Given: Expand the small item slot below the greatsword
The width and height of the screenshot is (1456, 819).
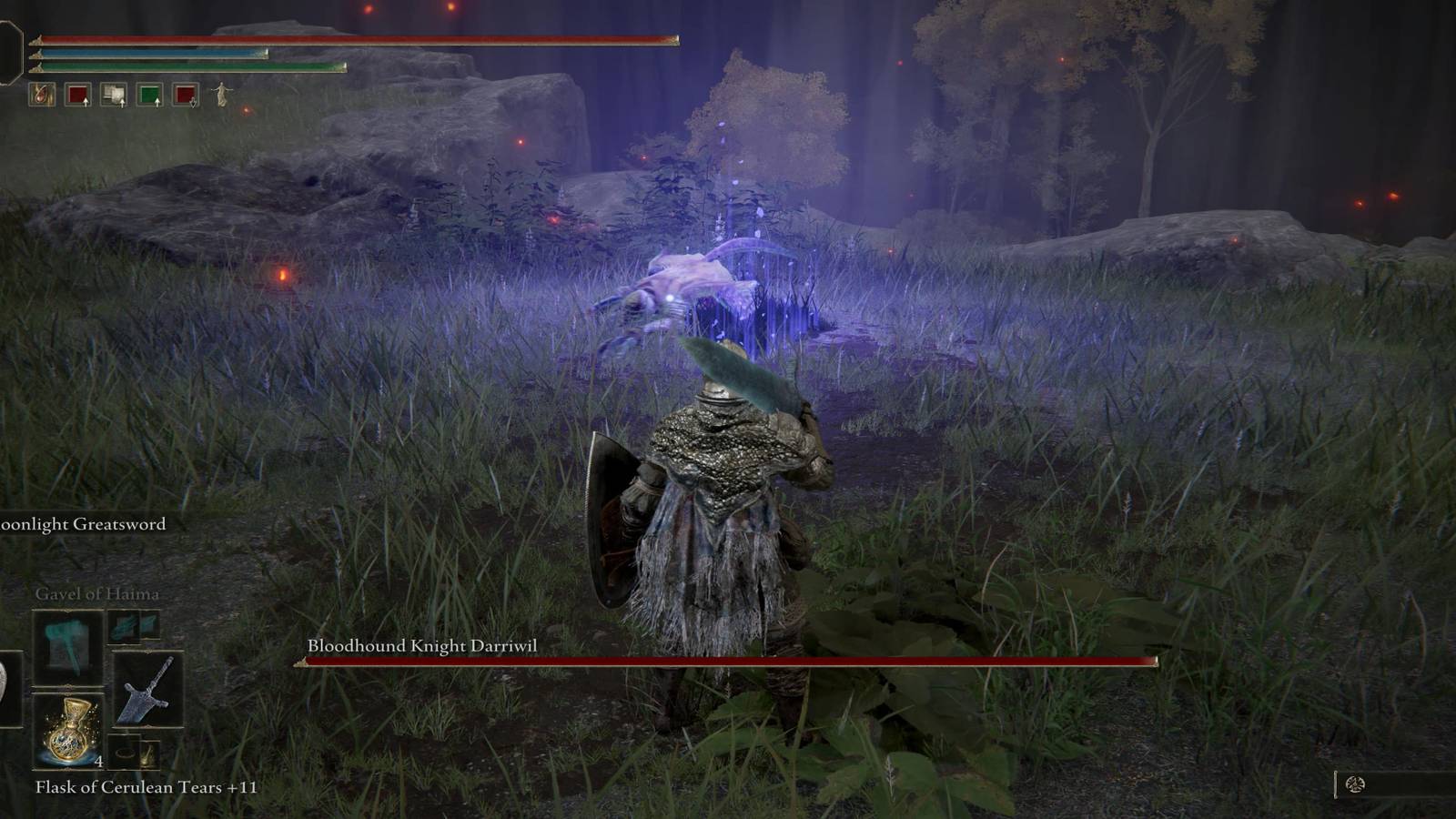Looking at the screenshot, I should pyautogui.click(x=127, y=753).
